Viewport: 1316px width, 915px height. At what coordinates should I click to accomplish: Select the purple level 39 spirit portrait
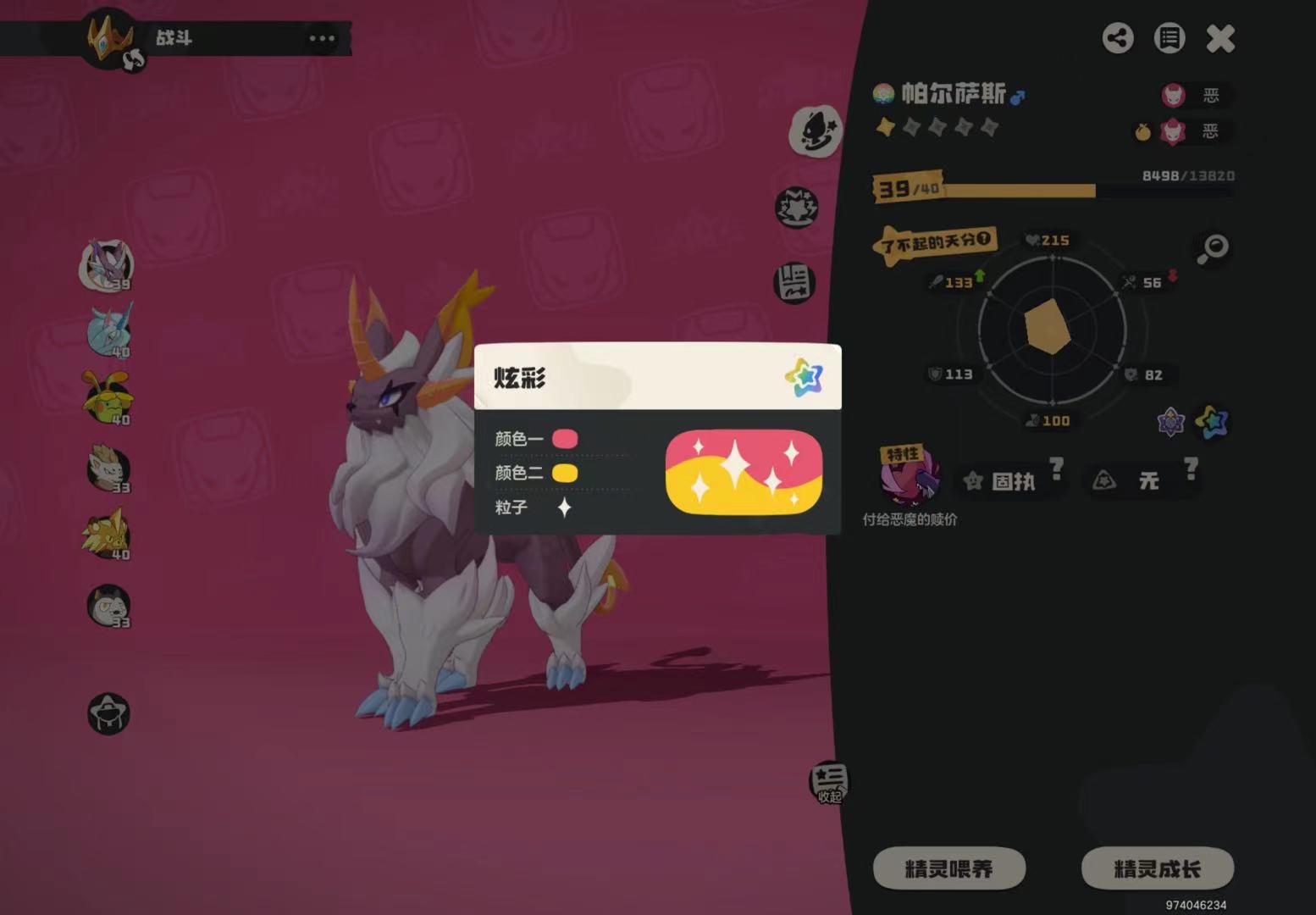(x=108, y=263)
